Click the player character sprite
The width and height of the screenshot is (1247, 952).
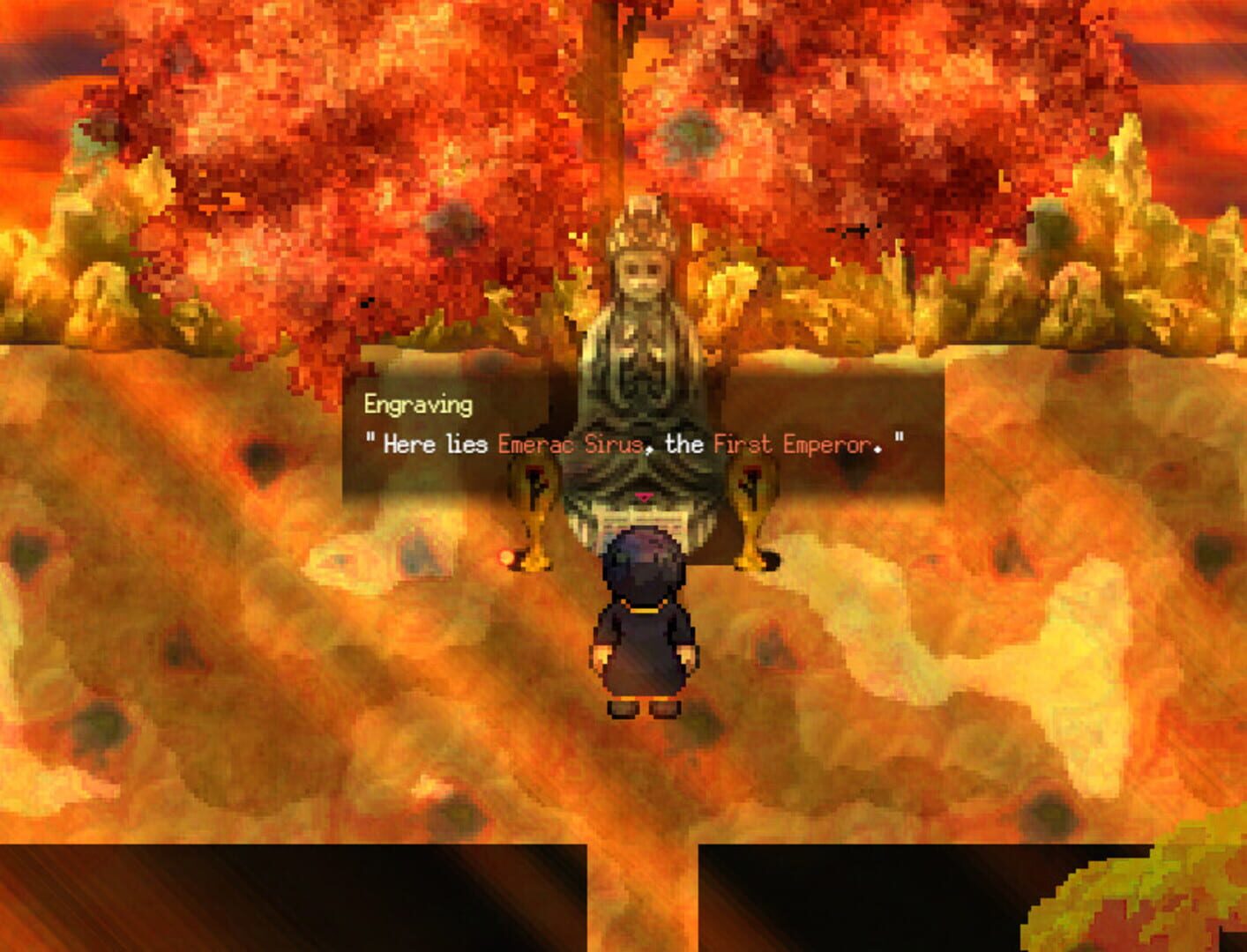[643, 626]
